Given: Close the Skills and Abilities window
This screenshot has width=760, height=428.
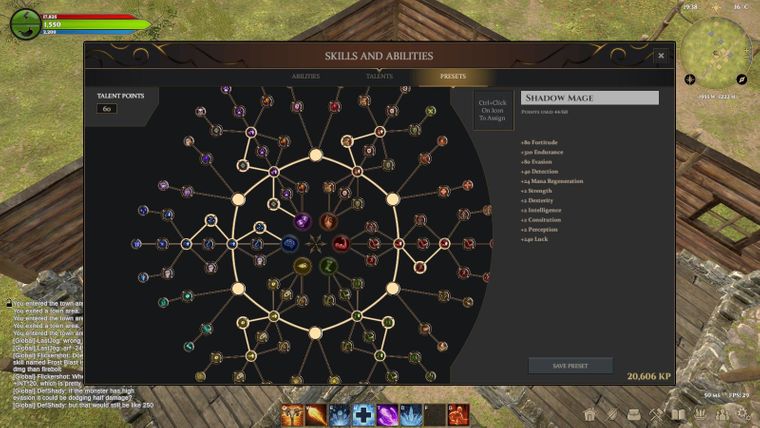Looking at the screenshot, I should click(x=660, y=56).
